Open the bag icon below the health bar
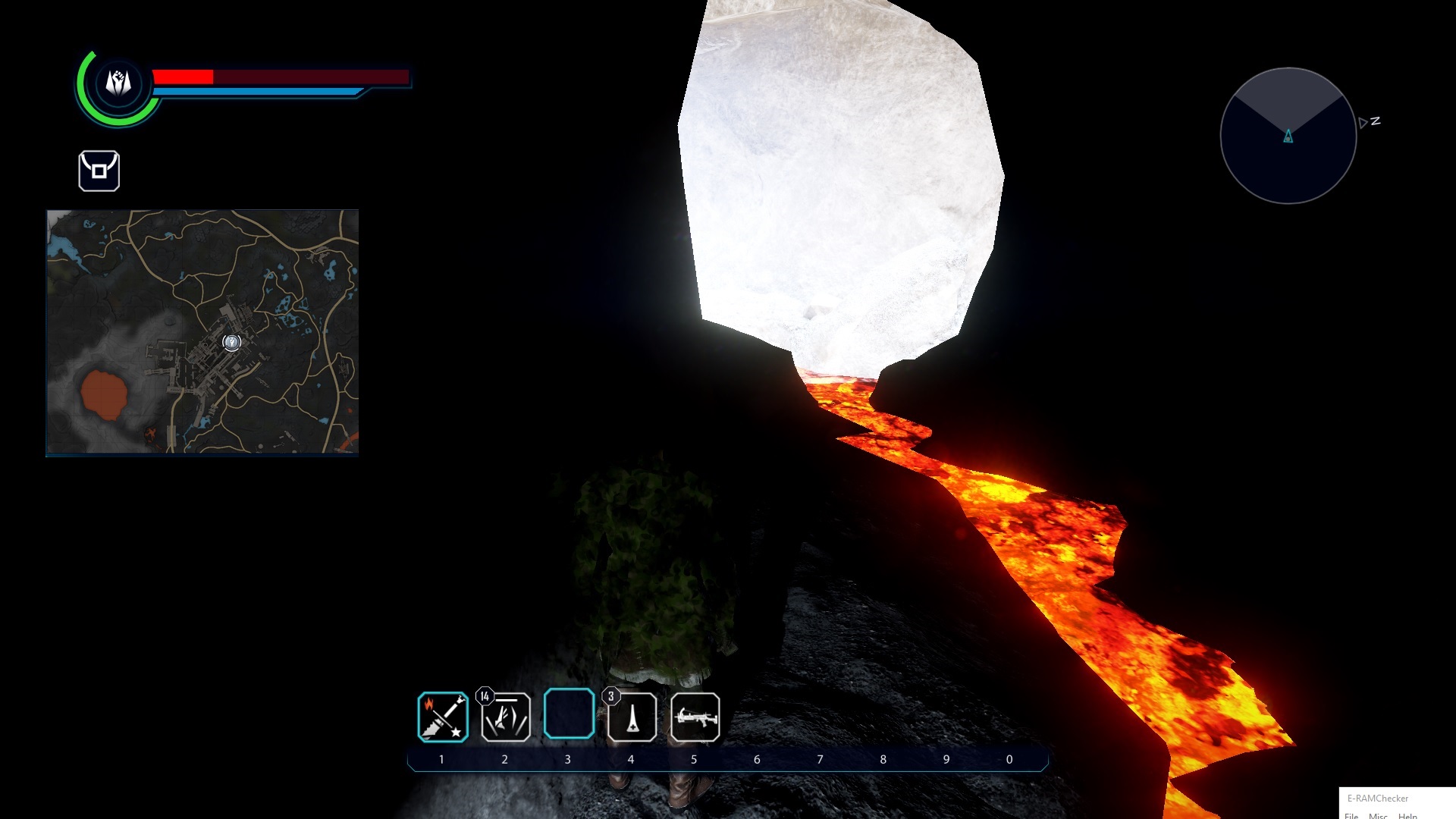The height and width of the screenshot is (819, 1456). (99, 171)
